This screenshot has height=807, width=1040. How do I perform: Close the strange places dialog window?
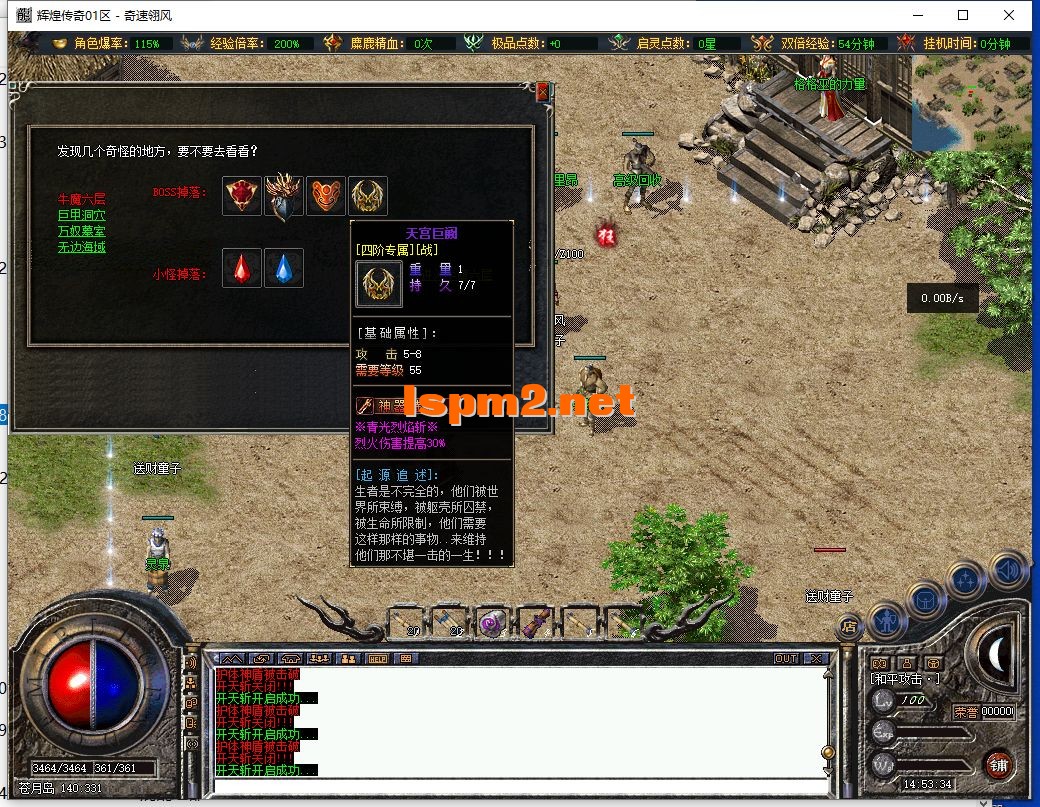pyautogui.click(x=543, y=91)
